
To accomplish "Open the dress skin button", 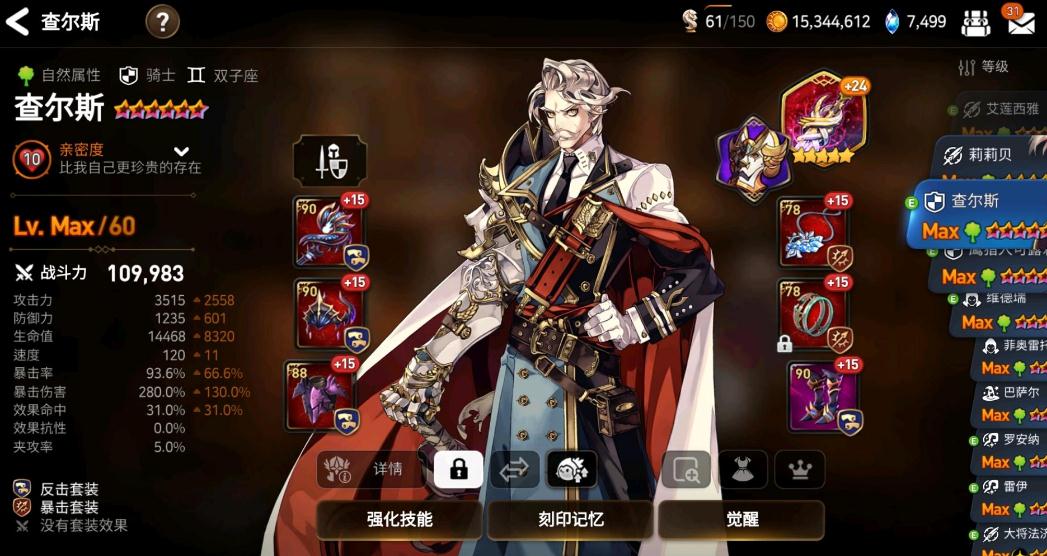I will pyautogui.click(x=743, y=469).
